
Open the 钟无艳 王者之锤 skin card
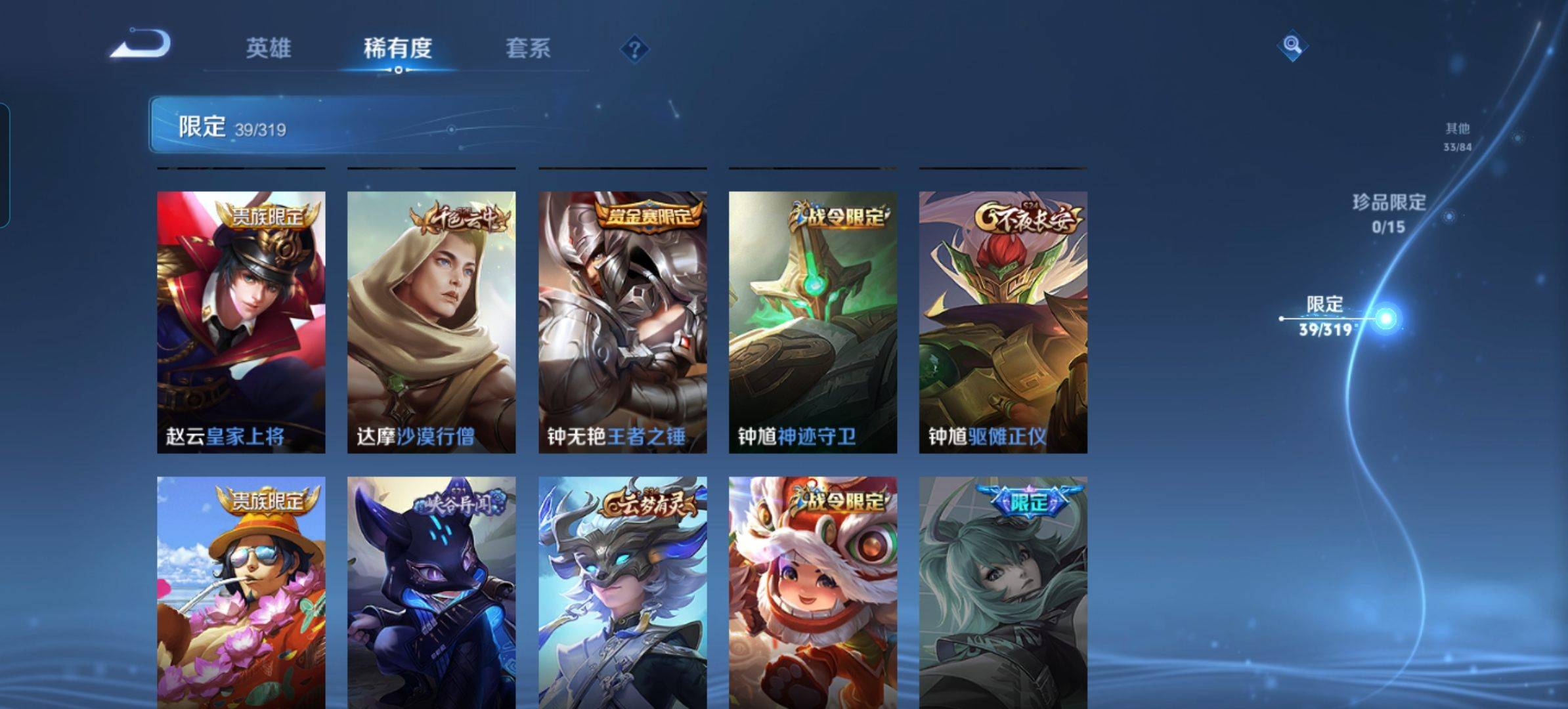[622, 322]
